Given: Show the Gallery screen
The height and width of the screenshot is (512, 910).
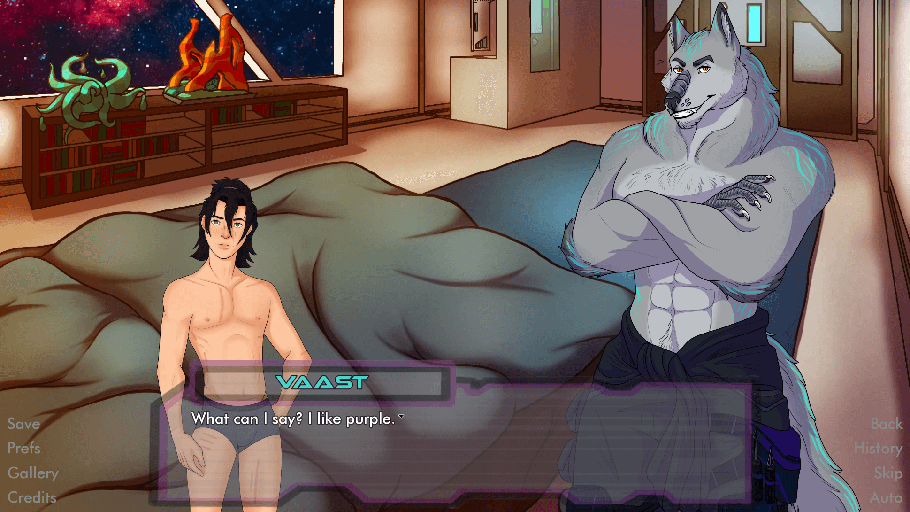Looking at the screenshot, I should pos(33,472).
